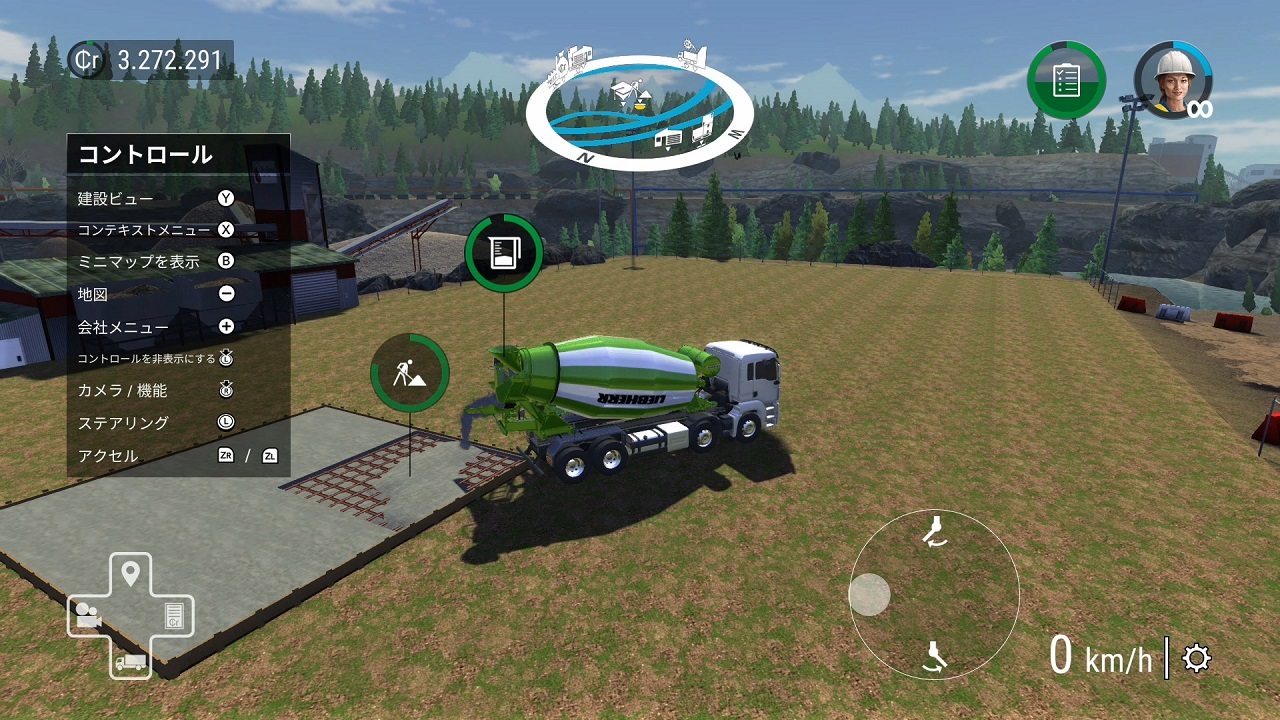Choose the truck icon on the d-pad
The image size is (1280, 720).
(130, 661)
